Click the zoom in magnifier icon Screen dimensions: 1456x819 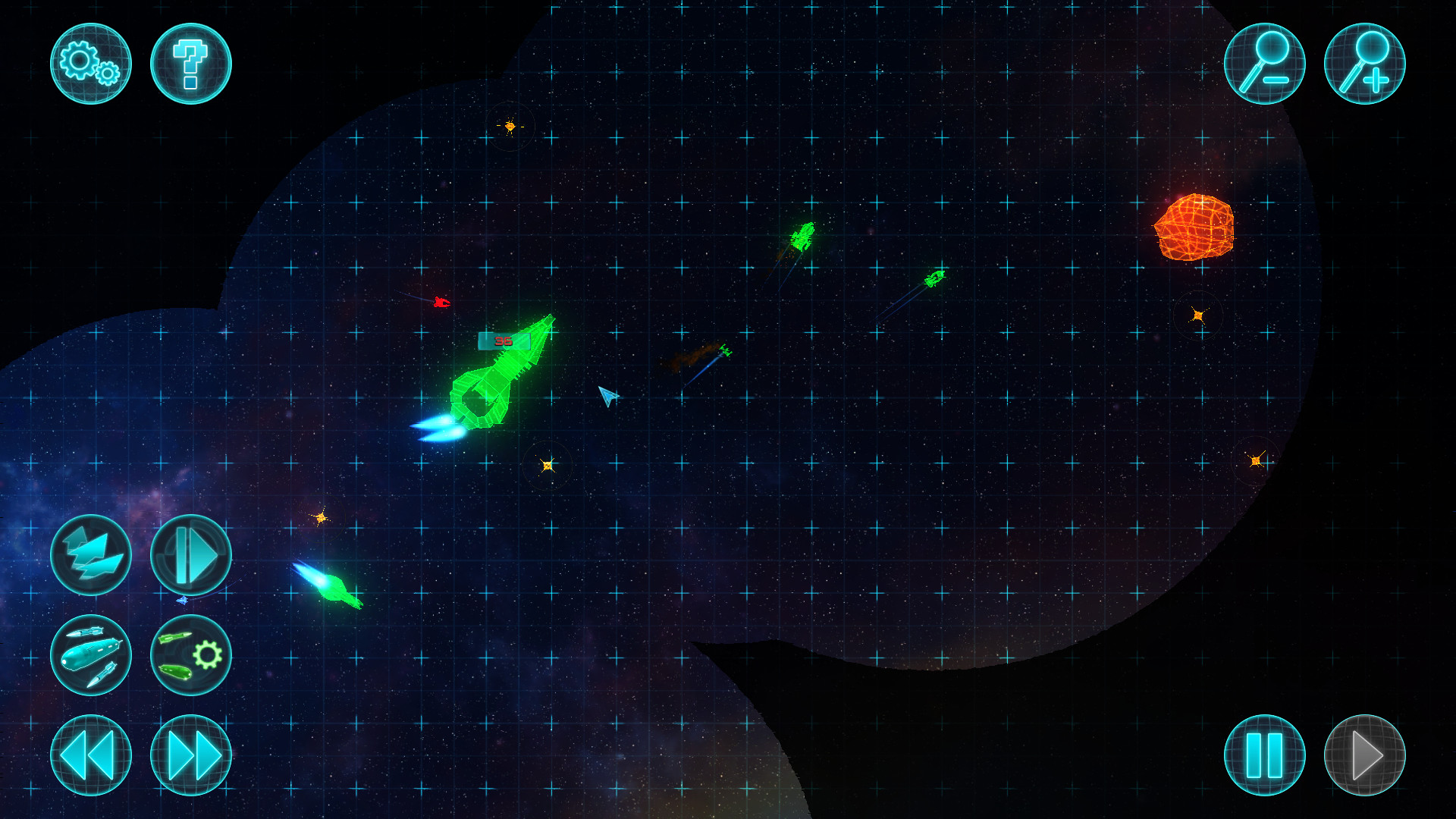[1363, 64]
